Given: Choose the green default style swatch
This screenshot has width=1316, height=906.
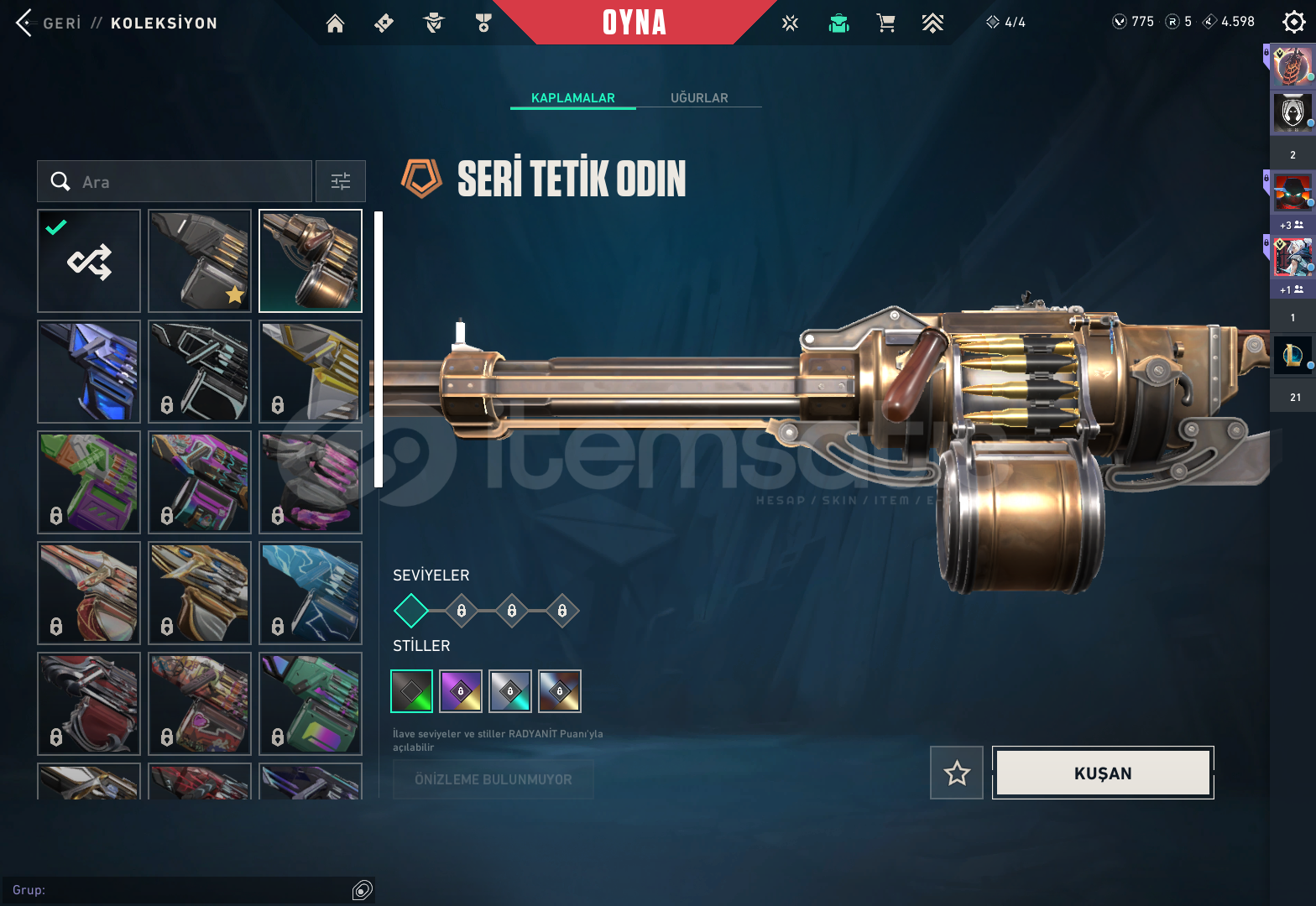Looking at the screenshot, I should click(412, 691).
